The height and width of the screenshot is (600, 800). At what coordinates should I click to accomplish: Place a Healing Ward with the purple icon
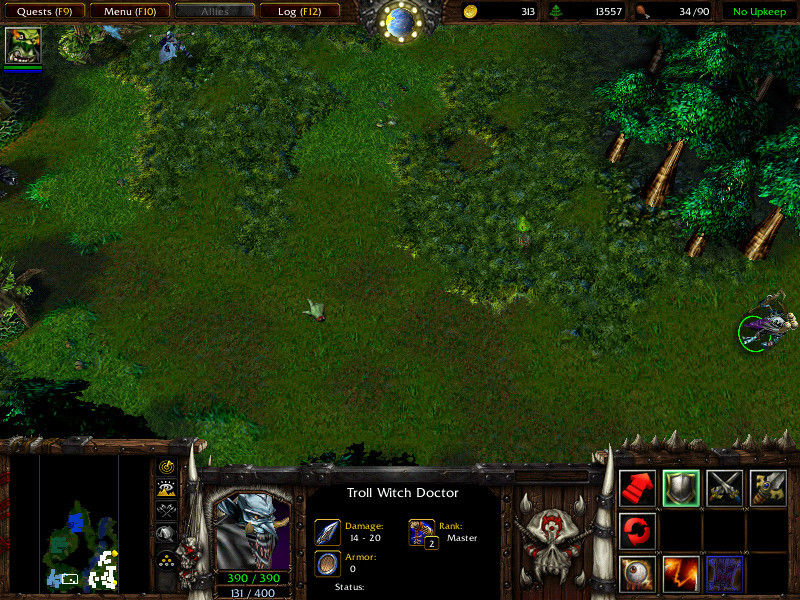pos(725,574)
